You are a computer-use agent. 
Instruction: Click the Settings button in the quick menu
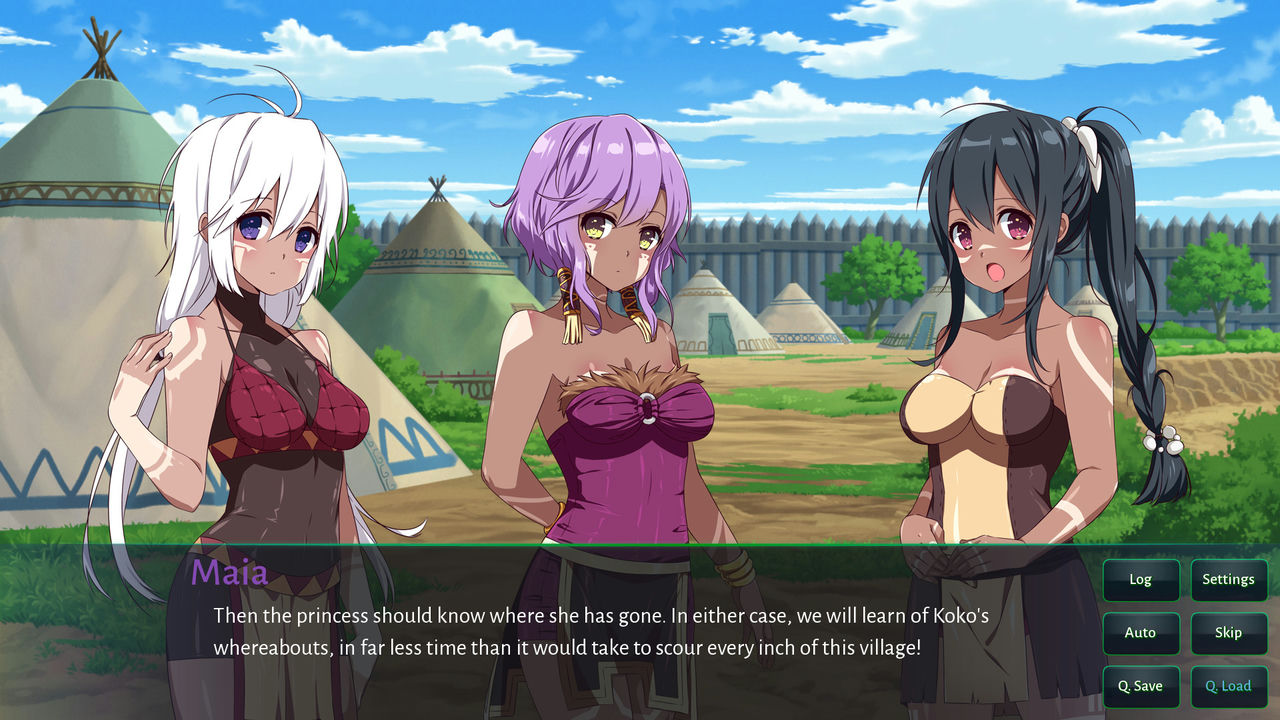pos(1229,579)
